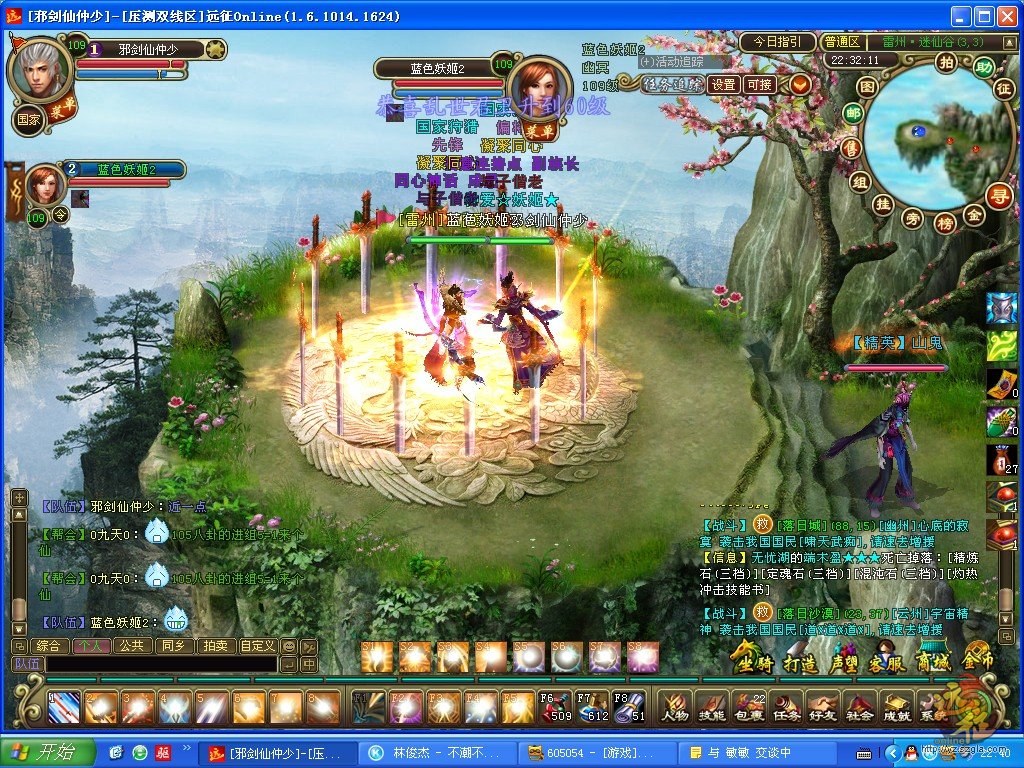The image size is (1024, 768).
Task: Activate the 寻 pathfinding button
Action: click(x=998, y=195)
